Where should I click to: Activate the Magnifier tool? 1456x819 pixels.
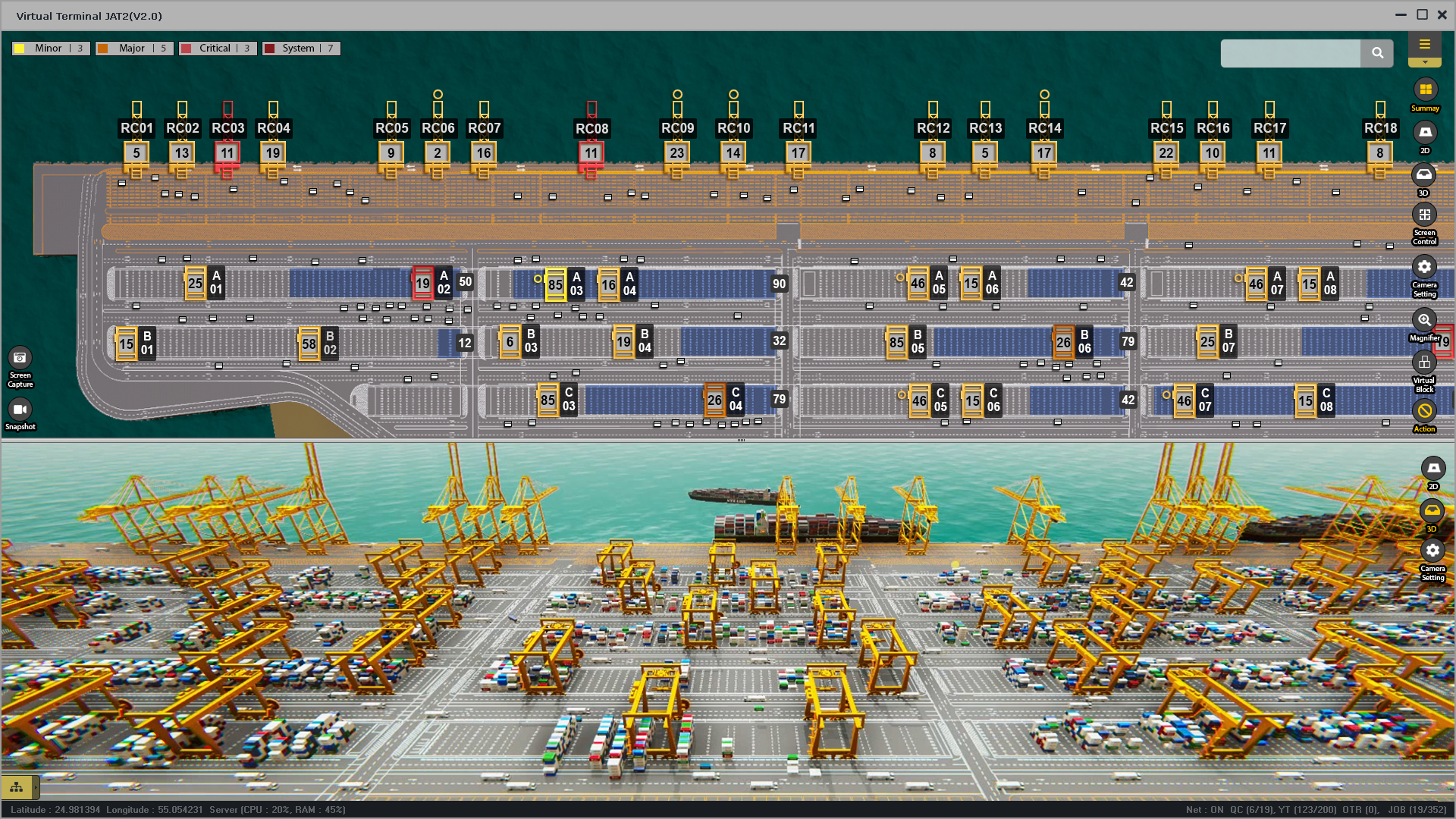(1424, 321)
